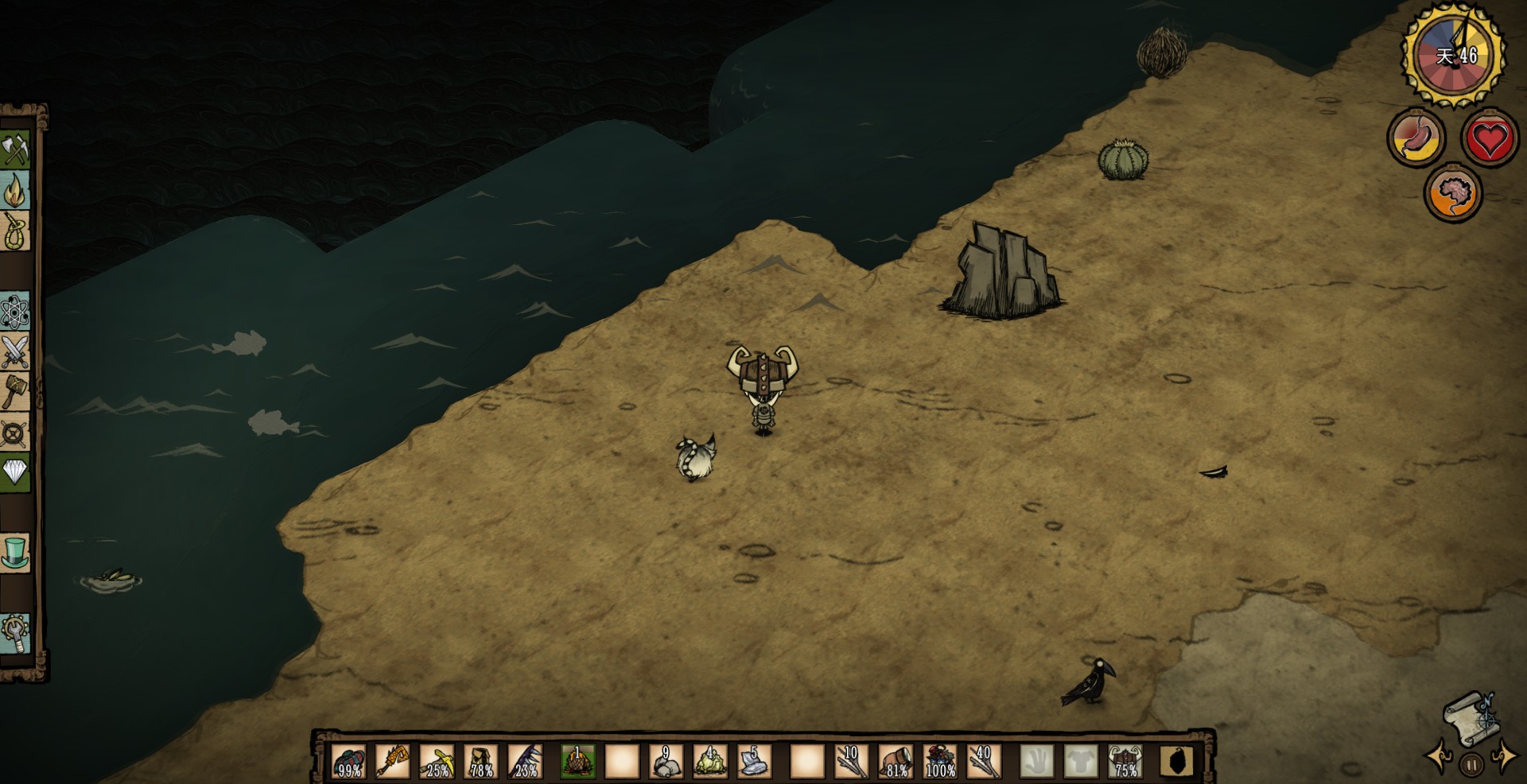The width and height of the screenshot is (1527, 784).
Task: Select the golden pickaxe at 25%
Action: pos(437,761)
